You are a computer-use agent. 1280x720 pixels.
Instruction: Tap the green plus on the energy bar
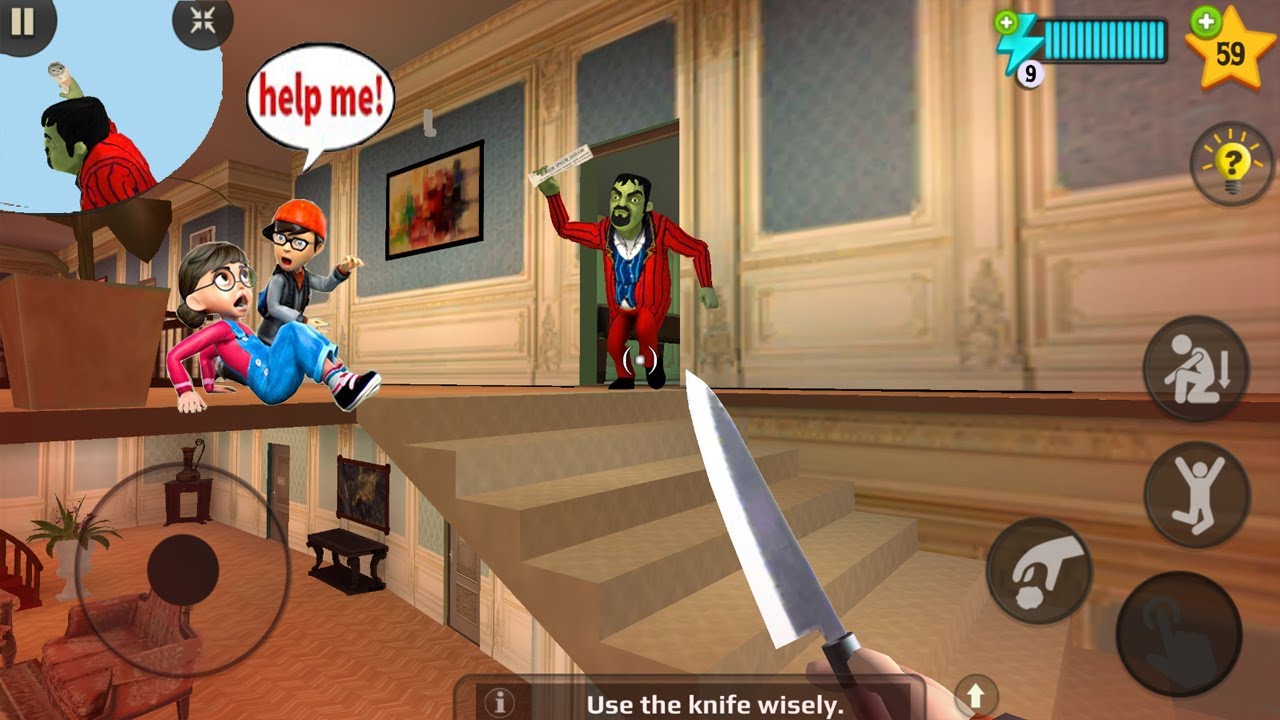[1004, 21]
